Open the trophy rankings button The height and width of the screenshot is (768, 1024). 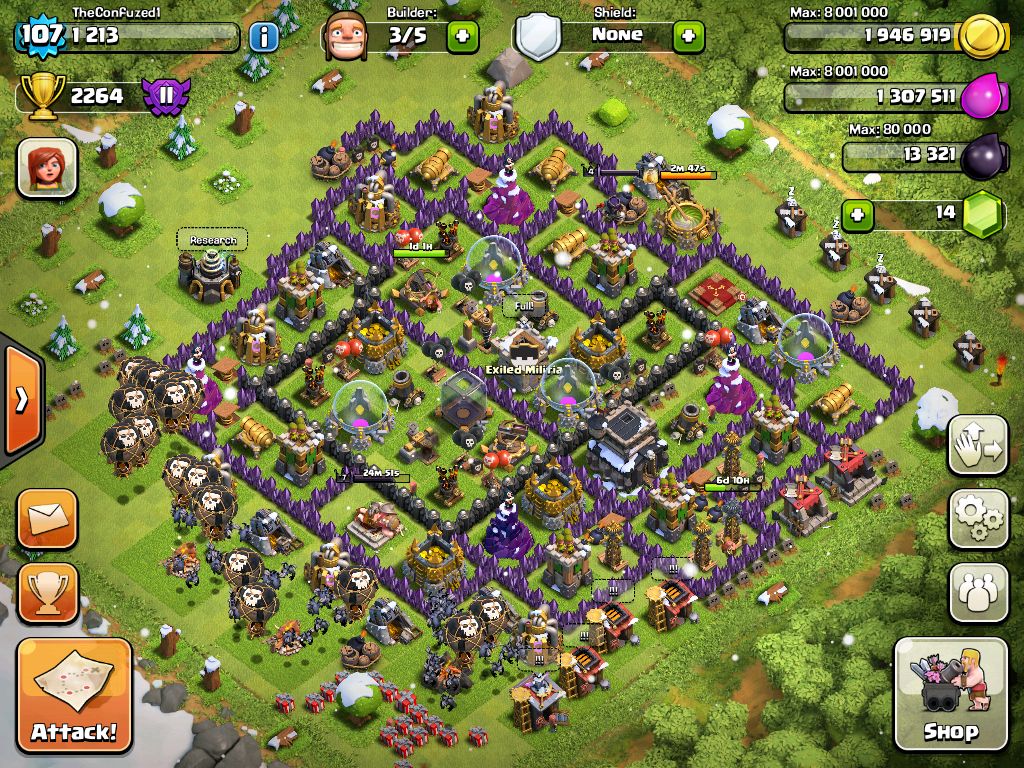[x=47, y=593]
